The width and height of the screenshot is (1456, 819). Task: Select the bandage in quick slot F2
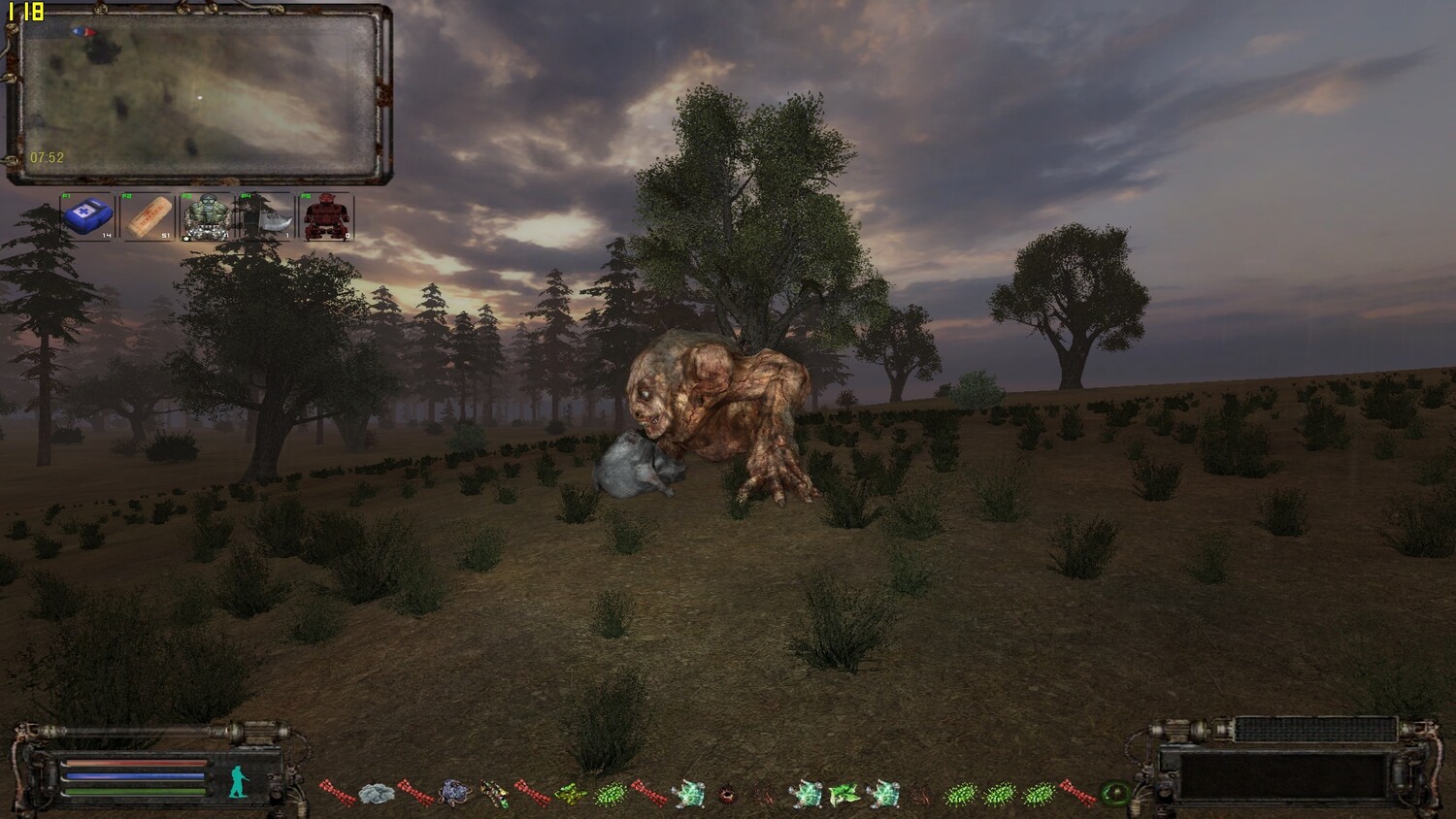click(x=149, y=216)
